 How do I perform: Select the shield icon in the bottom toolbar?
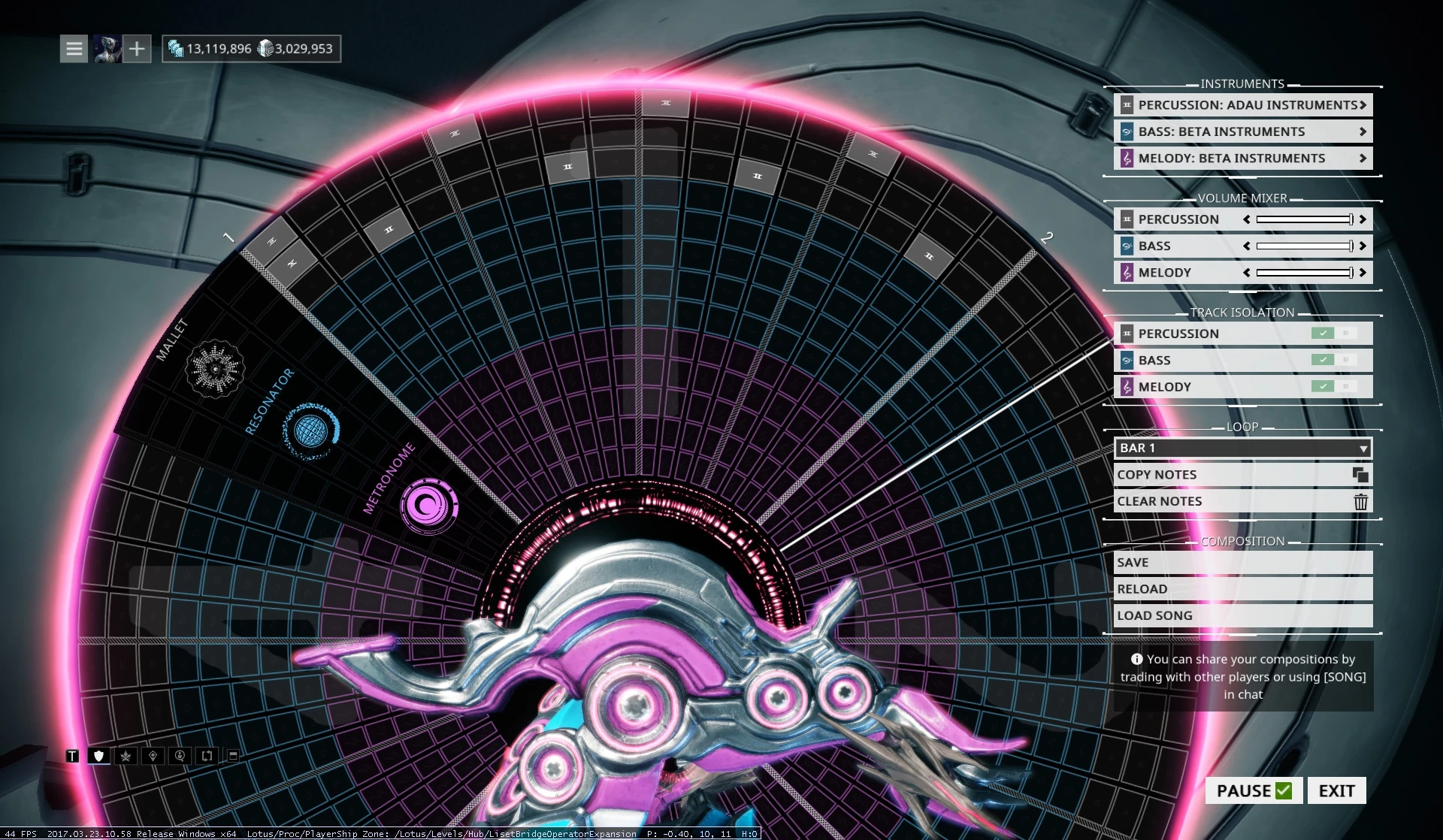coord(98,756)
